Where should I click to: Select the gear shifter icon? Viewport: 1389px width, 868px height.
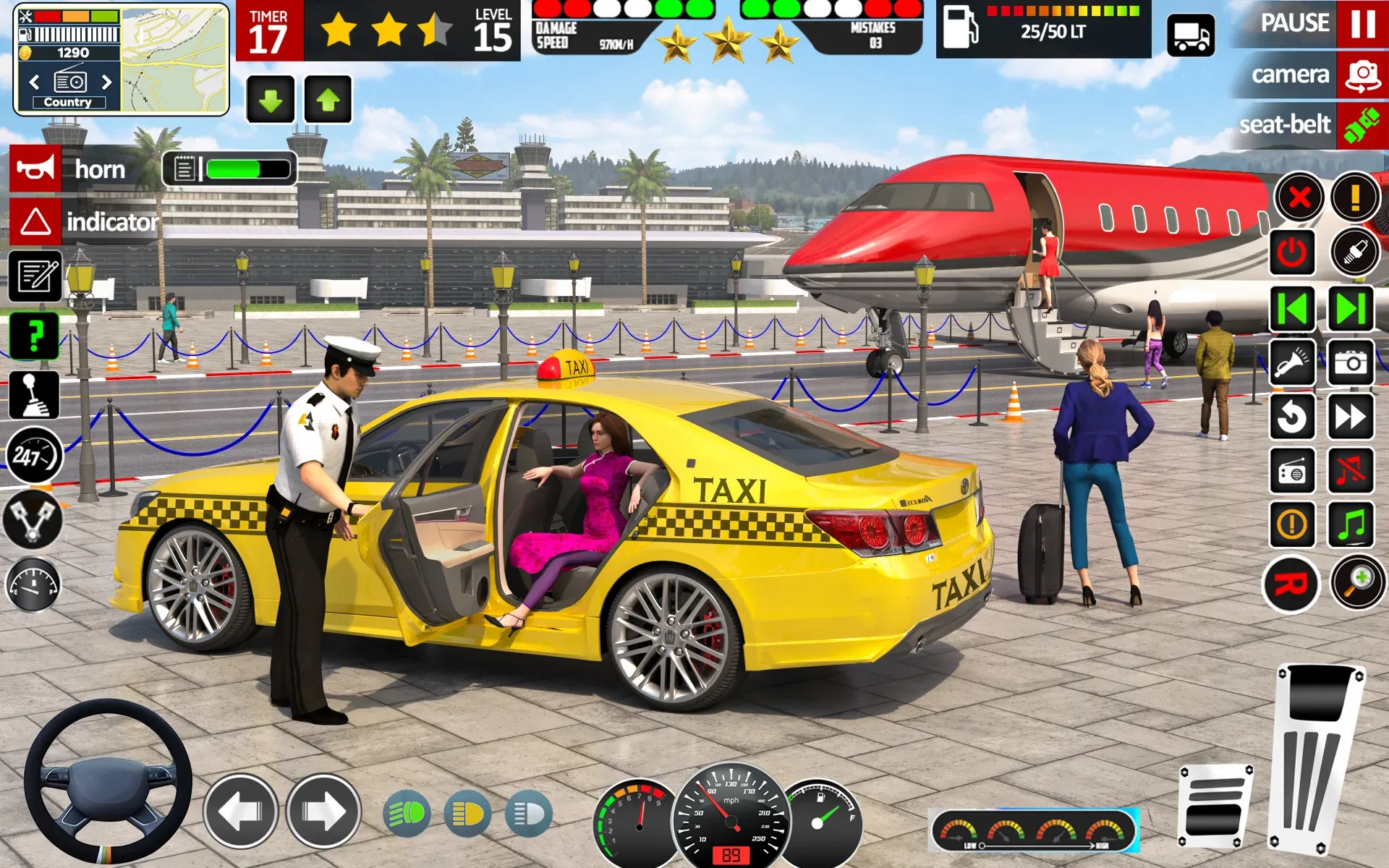pyautogui.click(x=34, y=396)
